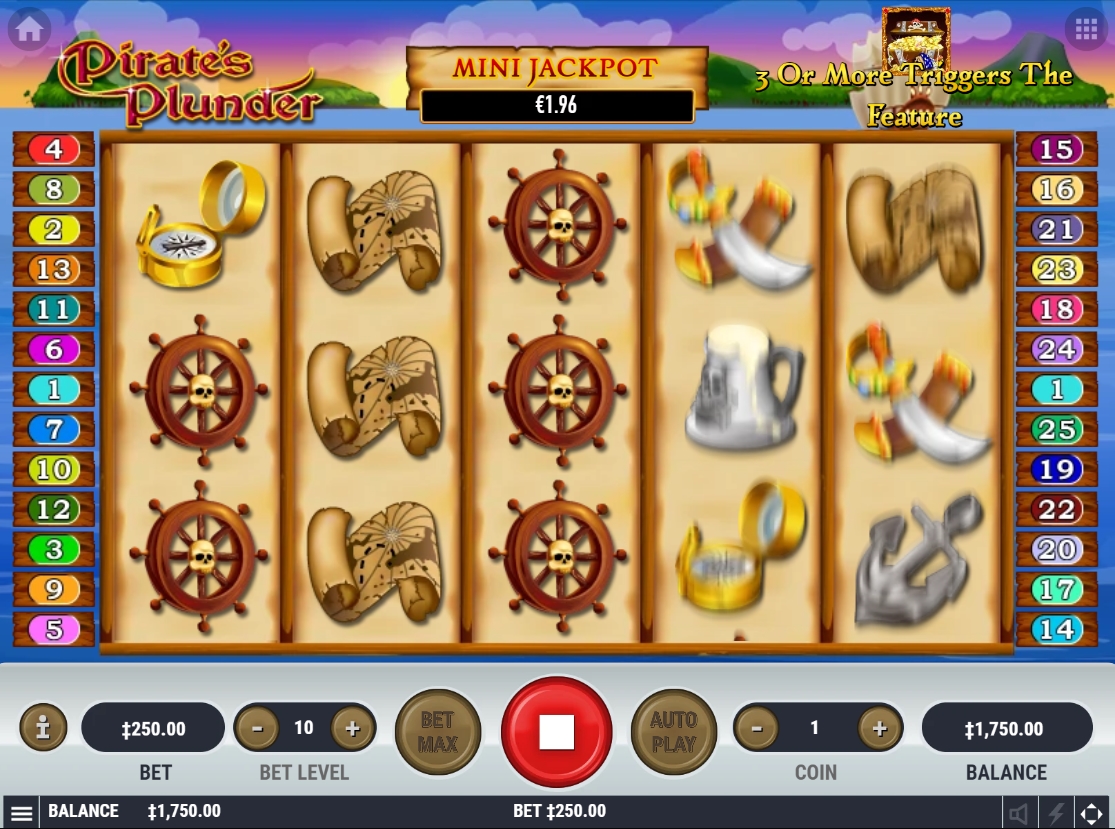
Task: Raise the coin value
Action: [x=879, y=729]
